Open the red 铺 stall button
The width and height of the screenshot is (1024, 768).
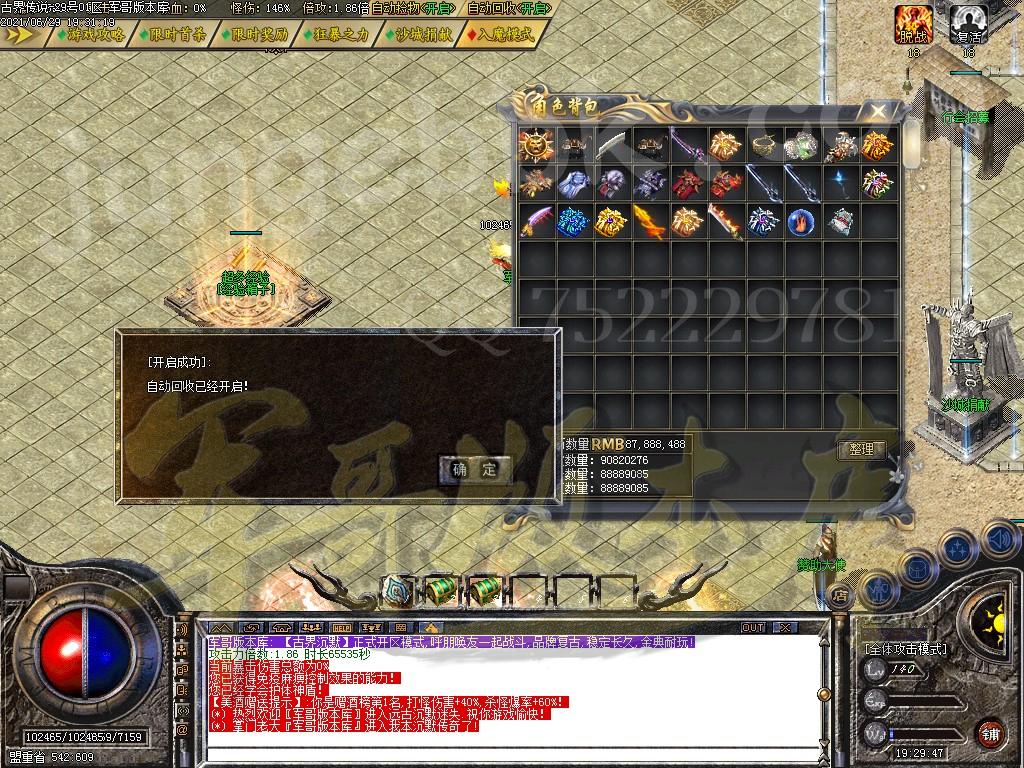989,733
